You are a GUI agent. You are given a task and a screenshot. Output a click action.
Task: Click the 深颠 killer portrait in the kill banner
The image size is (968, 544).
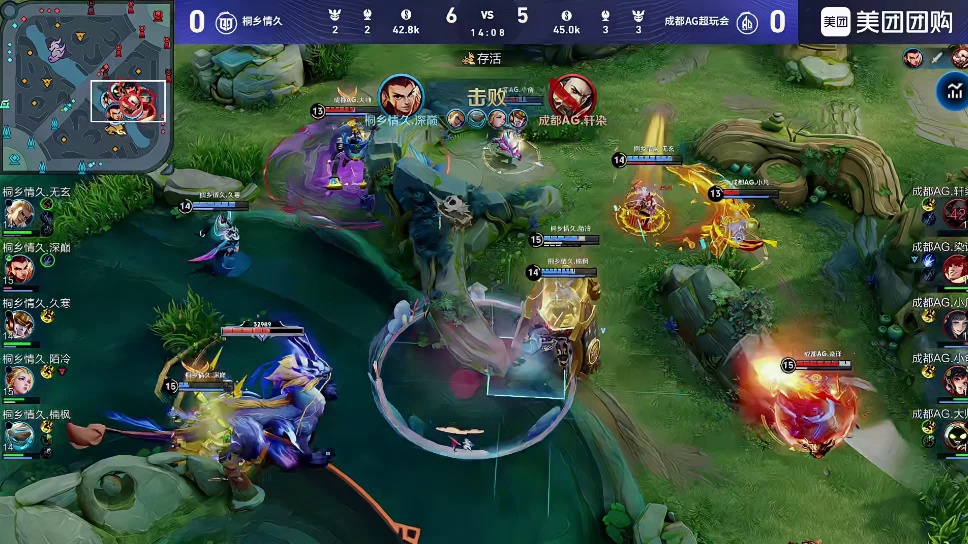tap(401, 96)
